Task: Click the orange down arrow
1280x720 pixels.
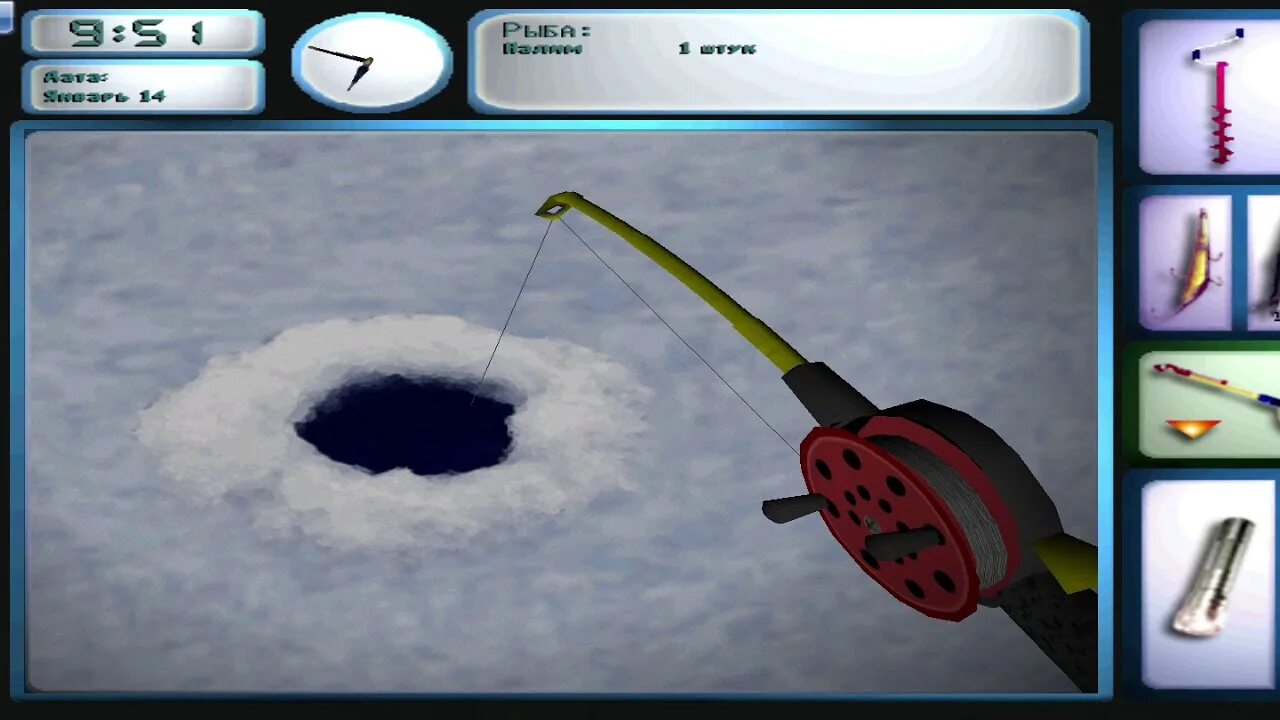Action: point(1192,428)
